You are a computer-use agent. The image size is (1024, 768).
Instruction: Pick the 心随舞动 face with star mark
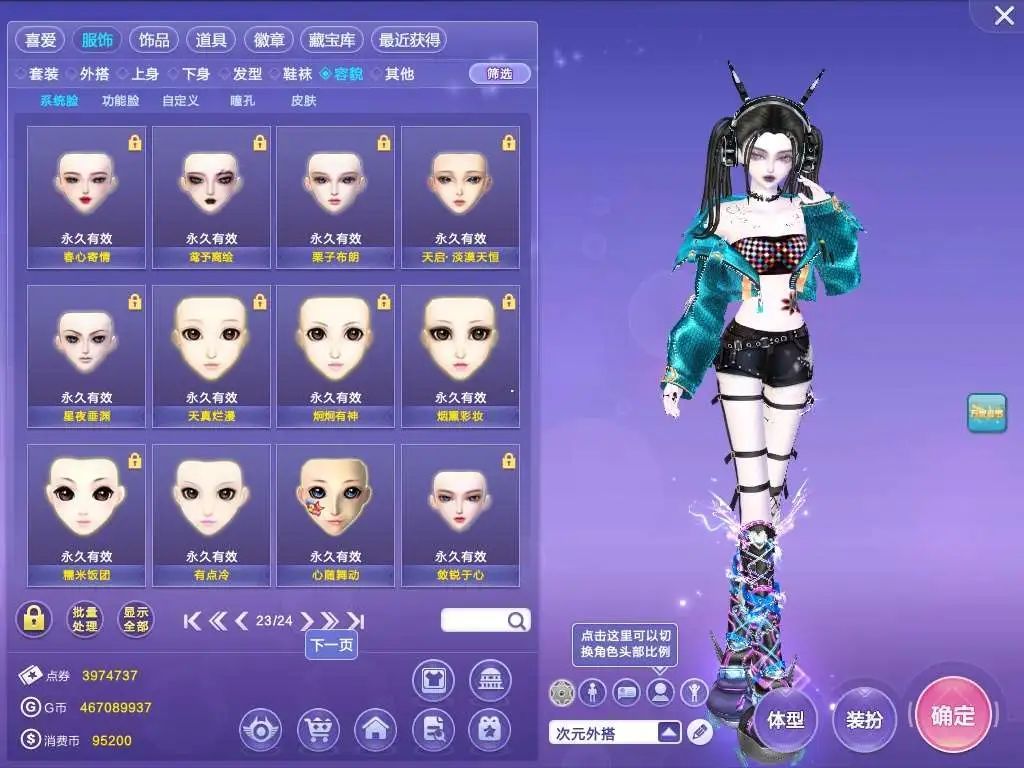pos(335,514)
